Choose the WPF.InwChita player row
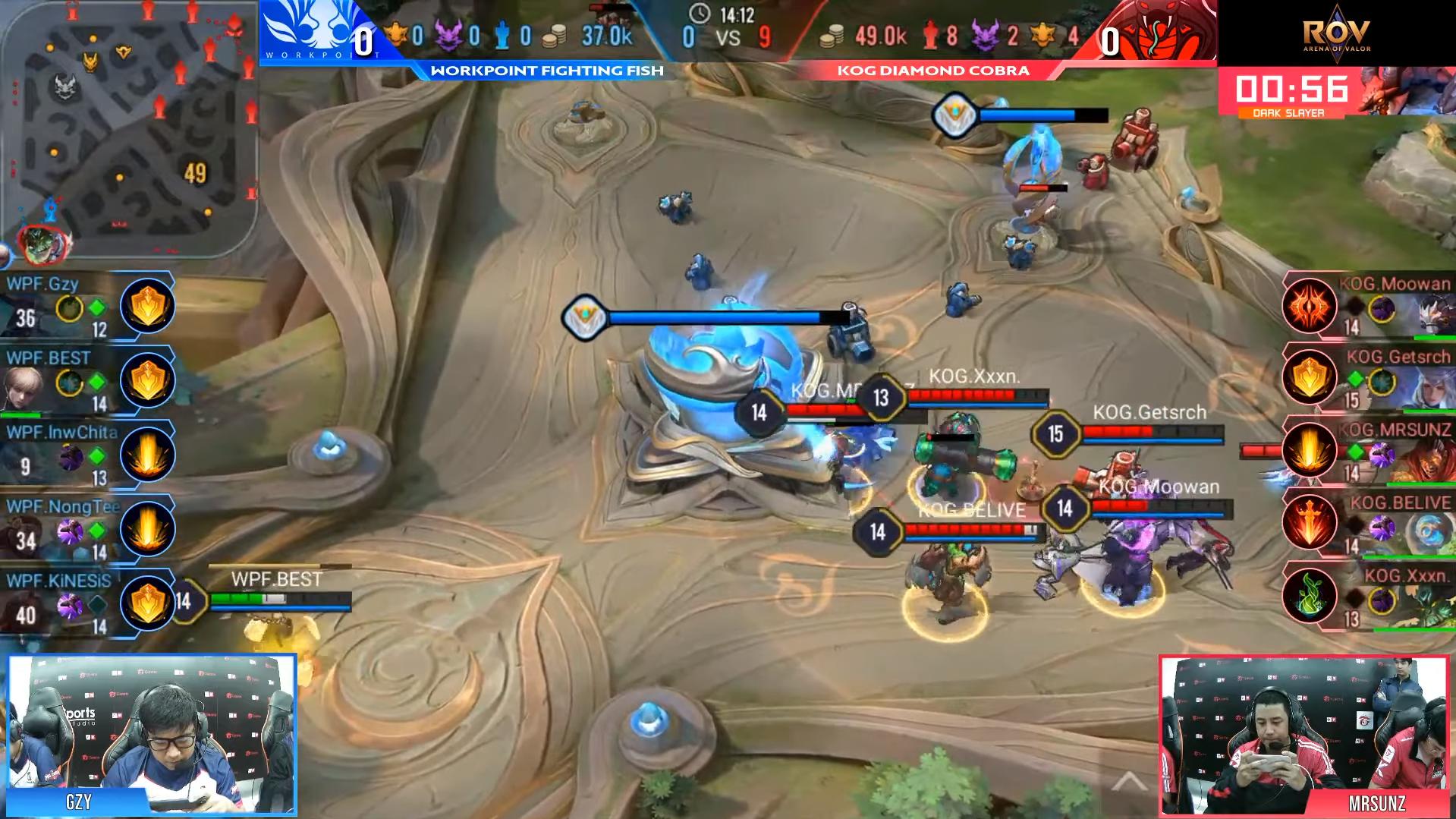1456x819 pixels. (87, 455)
